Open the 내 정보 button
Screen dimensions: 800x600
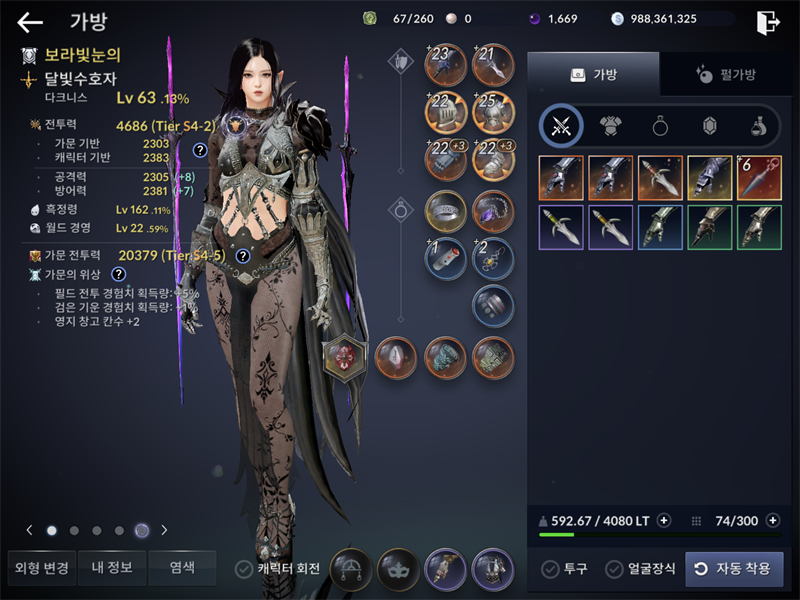pyautogui.click(x=112, y=568)
